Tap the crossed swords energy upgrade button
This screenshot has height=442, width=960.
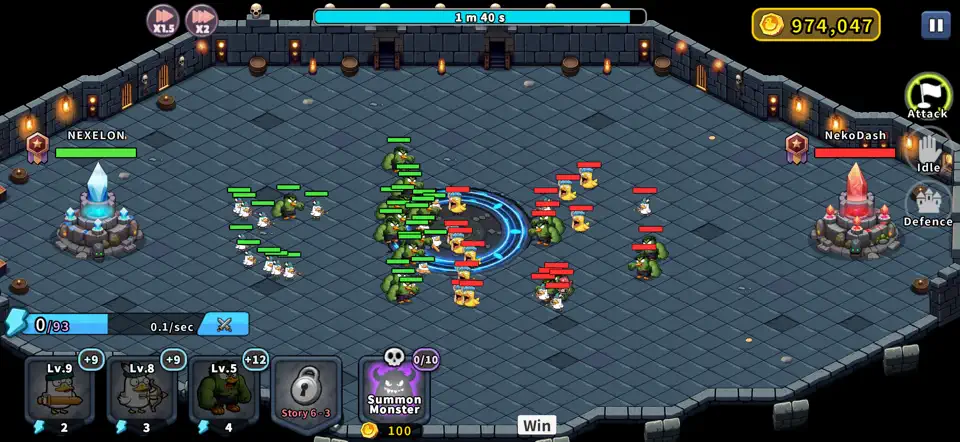[x=224, y=324]
